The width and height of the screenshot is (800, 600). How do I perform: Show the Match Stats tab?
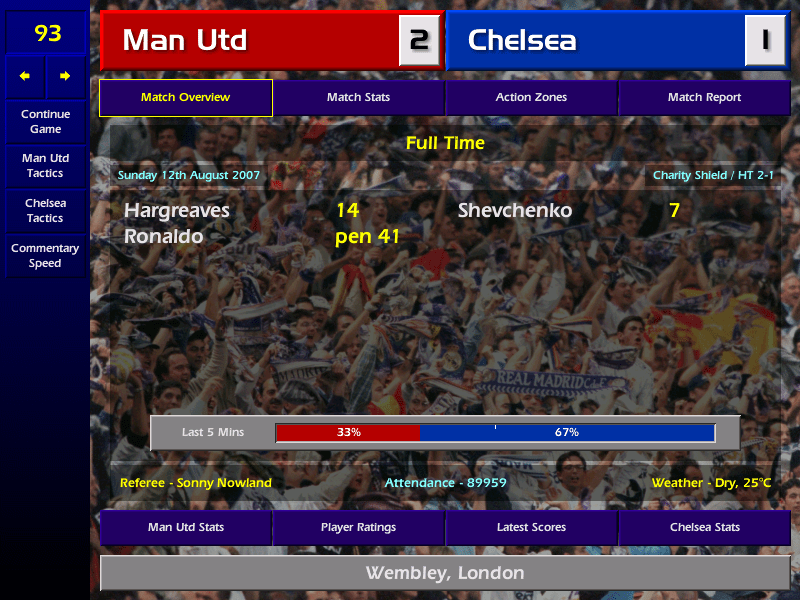coord(358,98)
